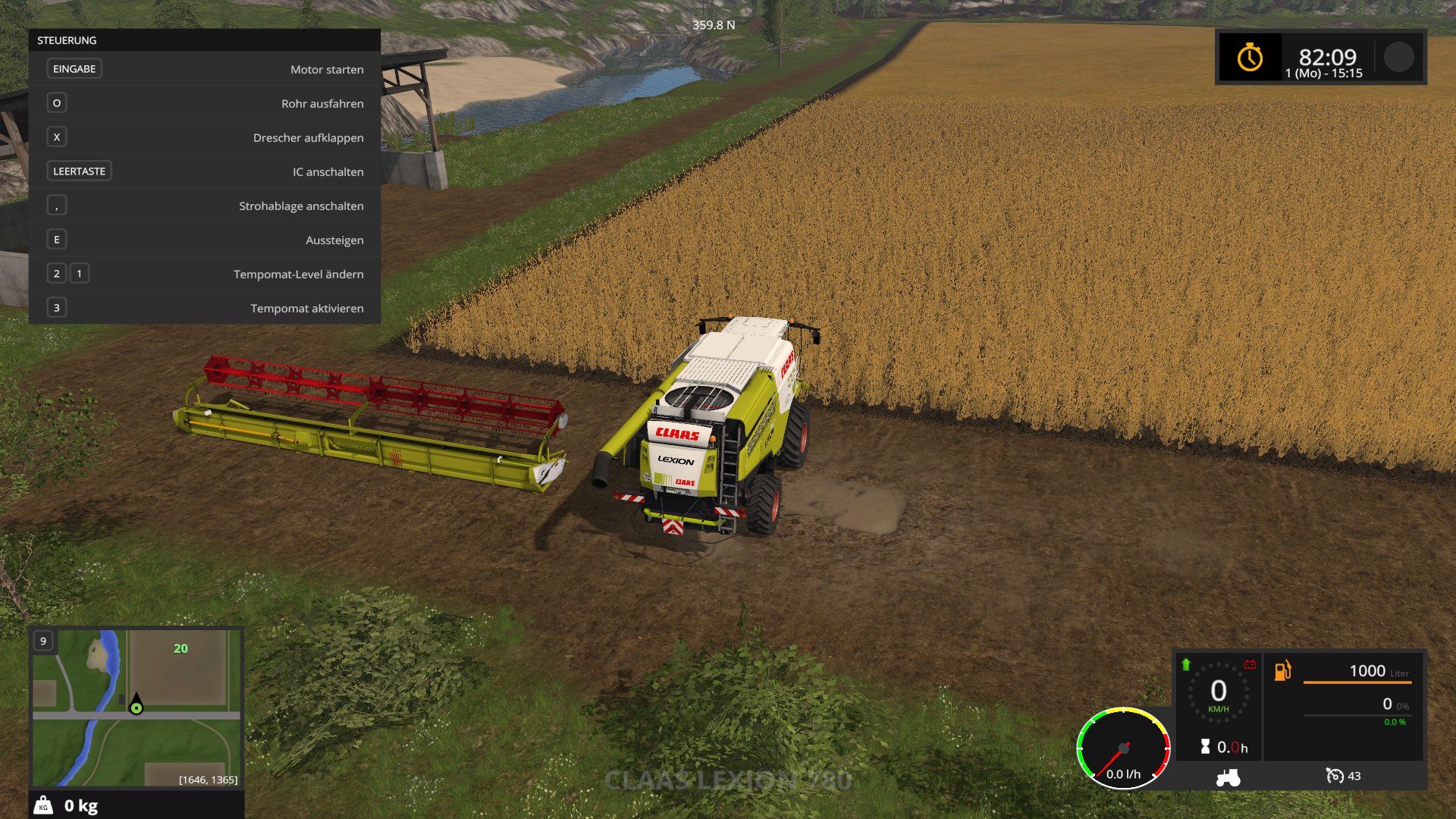The image size is (1456, 819).
Task: Select the white tractor vehicle icon
Action: [1228, 777]
